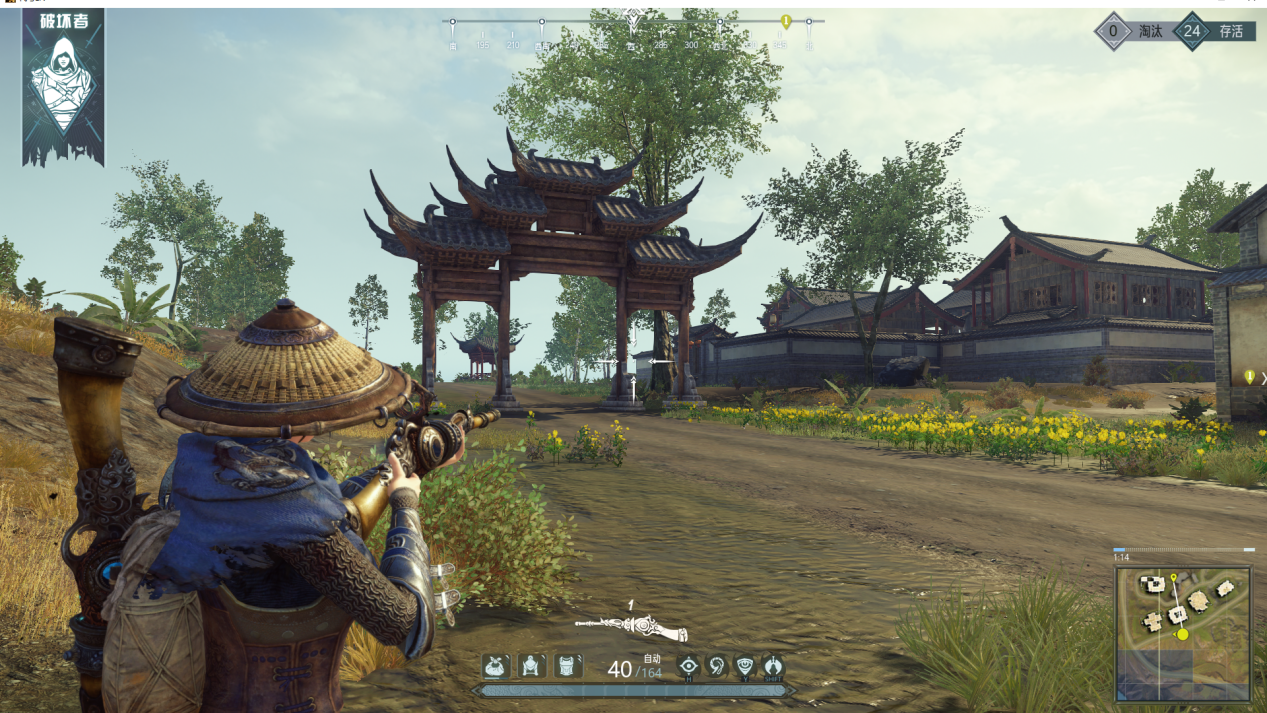Click the yellow objective marker at screen edge
The height and width of the screenshot is (713, 1267).
(x=1249, y=377)
